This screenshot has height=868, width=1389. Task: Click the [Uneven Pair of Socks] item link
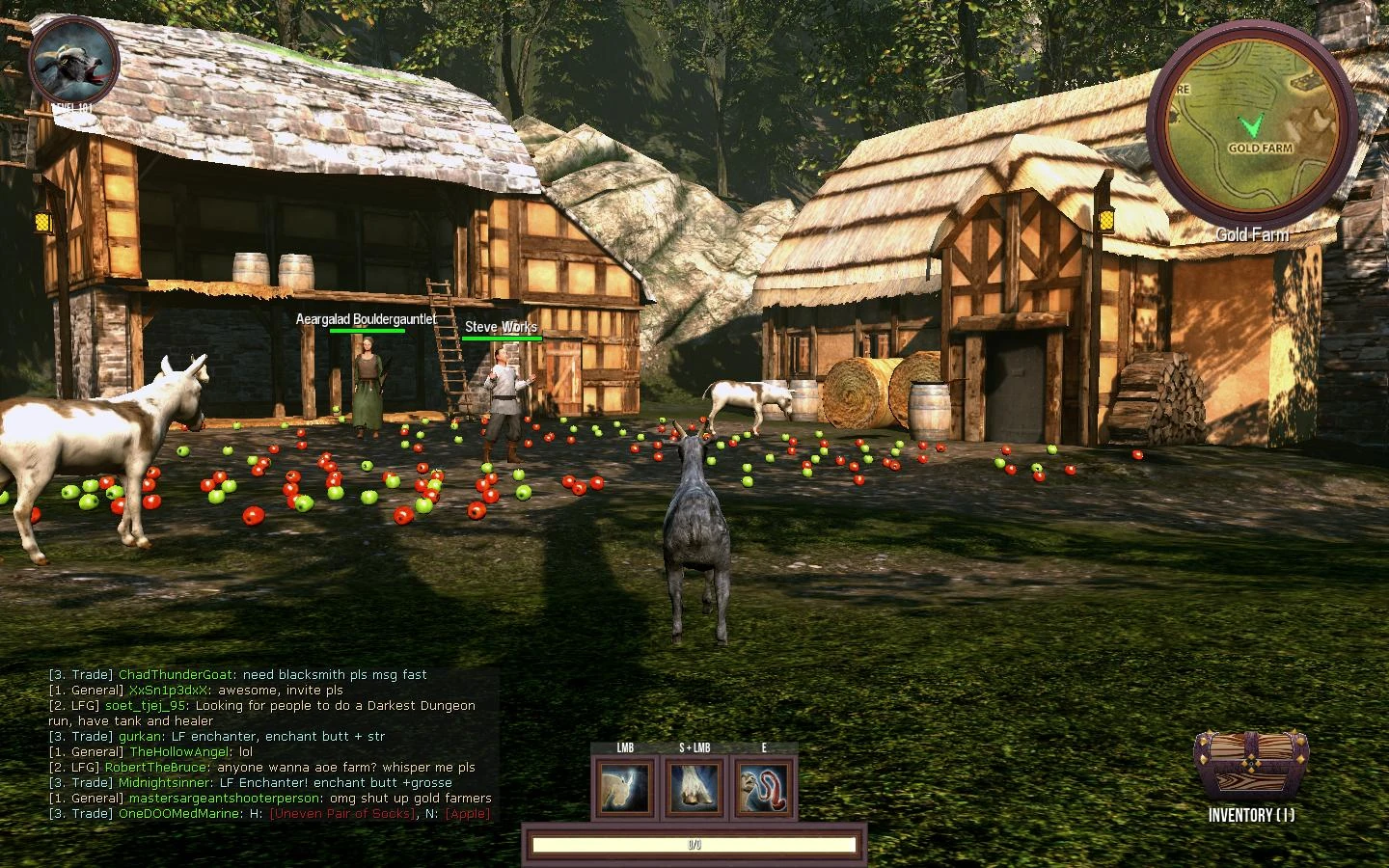[341, 814]
